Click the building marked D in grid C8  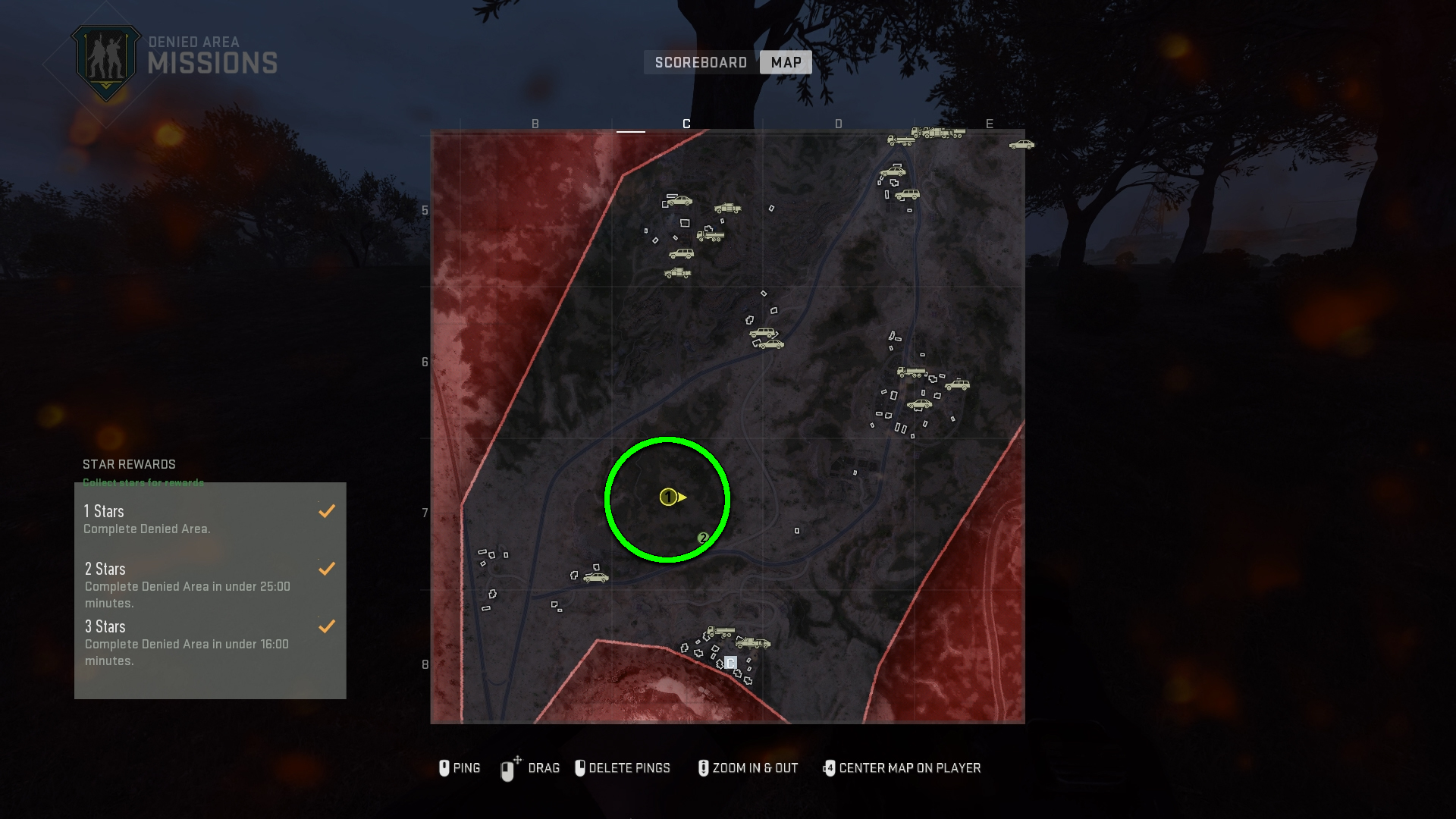(730, 662)
